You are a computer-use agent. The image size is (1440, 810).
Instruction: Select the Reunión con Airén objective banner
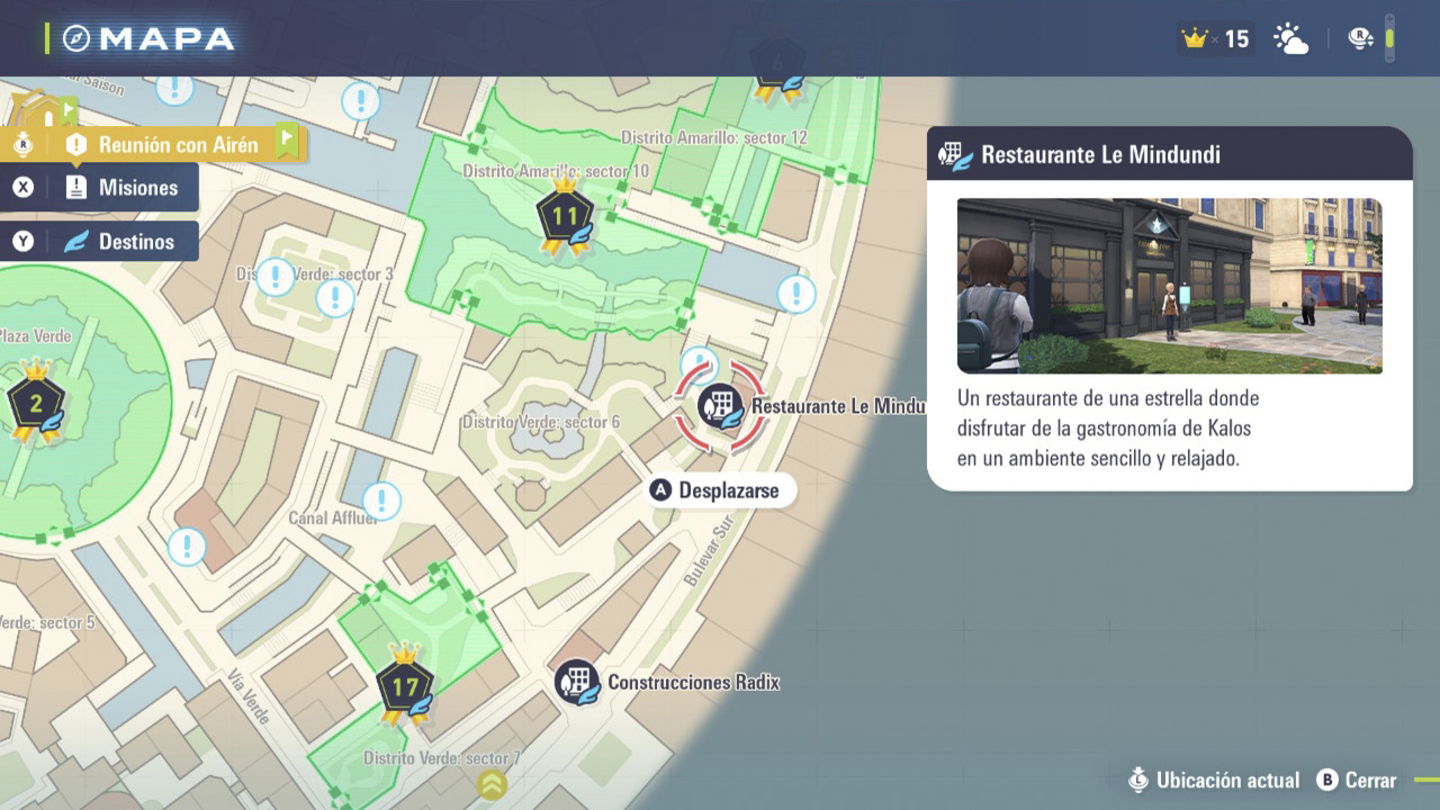click(160, 145)
